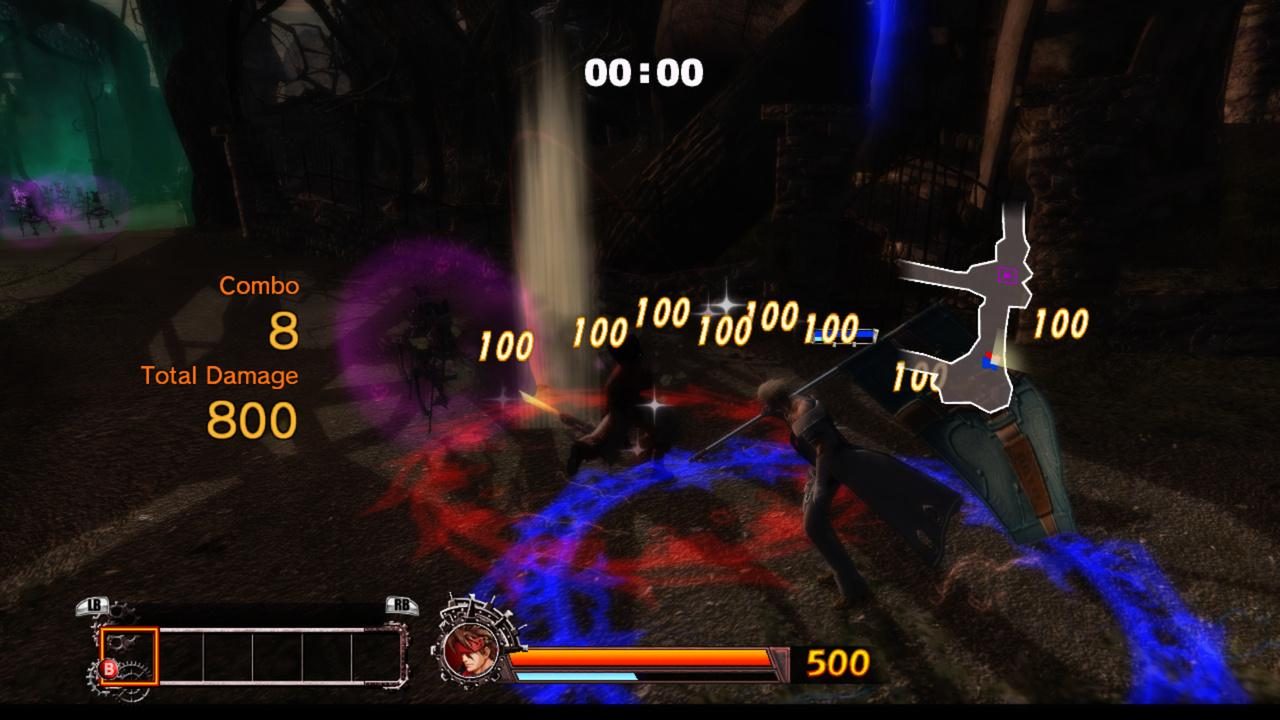Toggle the orange-highlighted ability slot
Image resolution: width=1280 pixels, height=720 pixels.
click(128, 655)
